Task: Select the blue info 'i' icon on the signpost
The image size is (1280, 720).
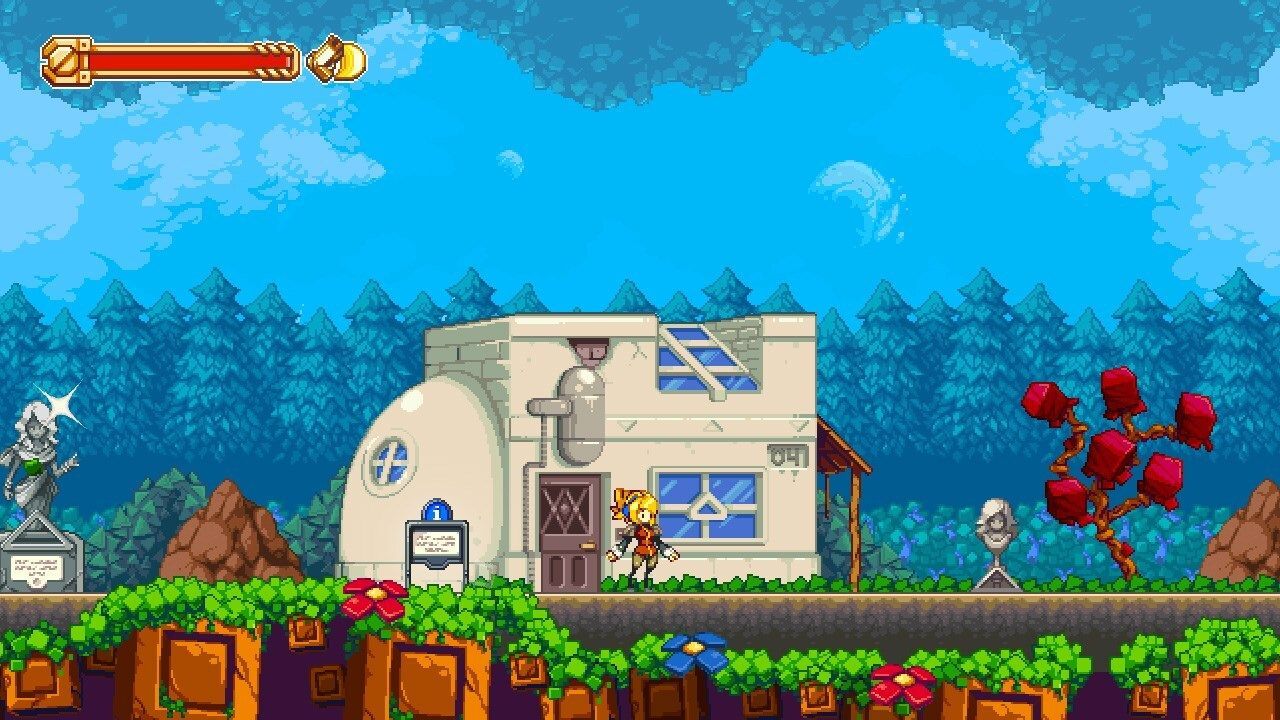Action: [437, 512]
